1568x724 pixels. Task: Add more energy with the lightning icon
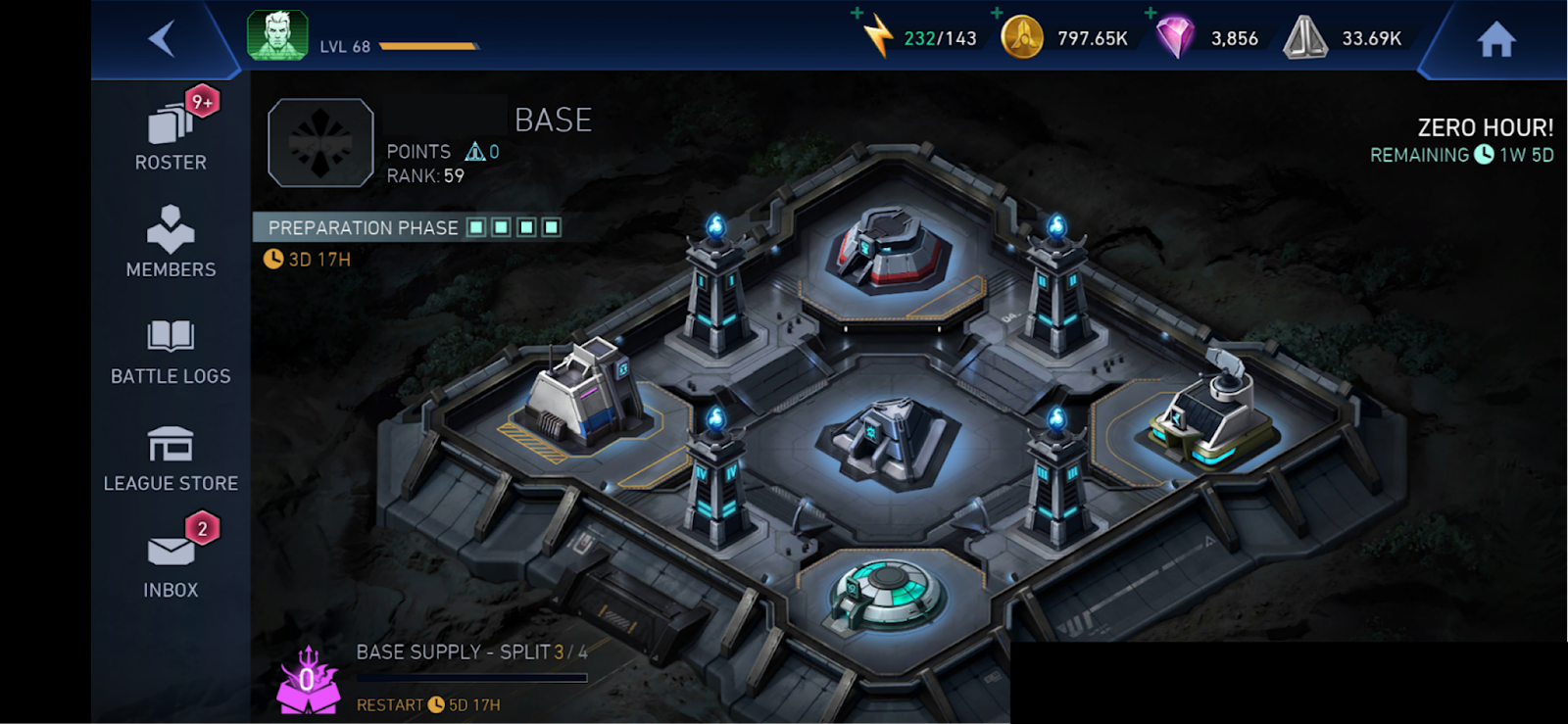pos(877,36)
